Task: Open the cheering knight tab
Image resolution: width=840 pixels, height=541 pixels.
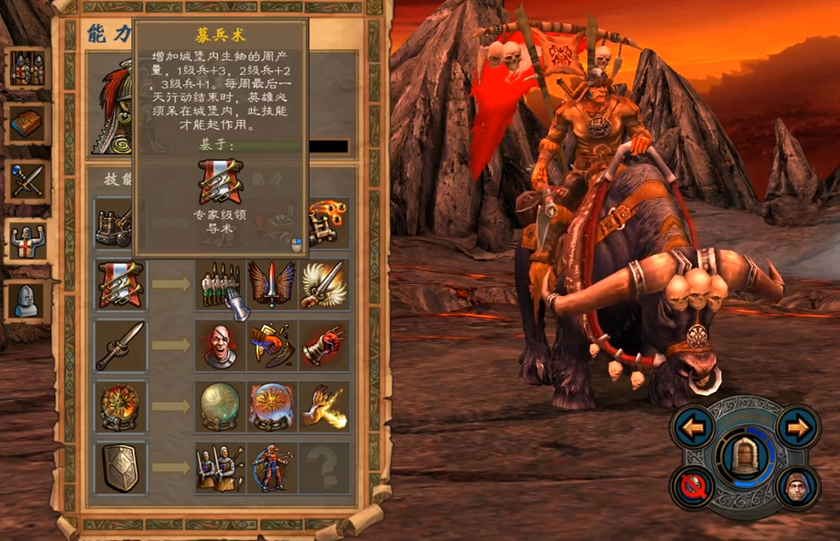Action: point(27,240)
